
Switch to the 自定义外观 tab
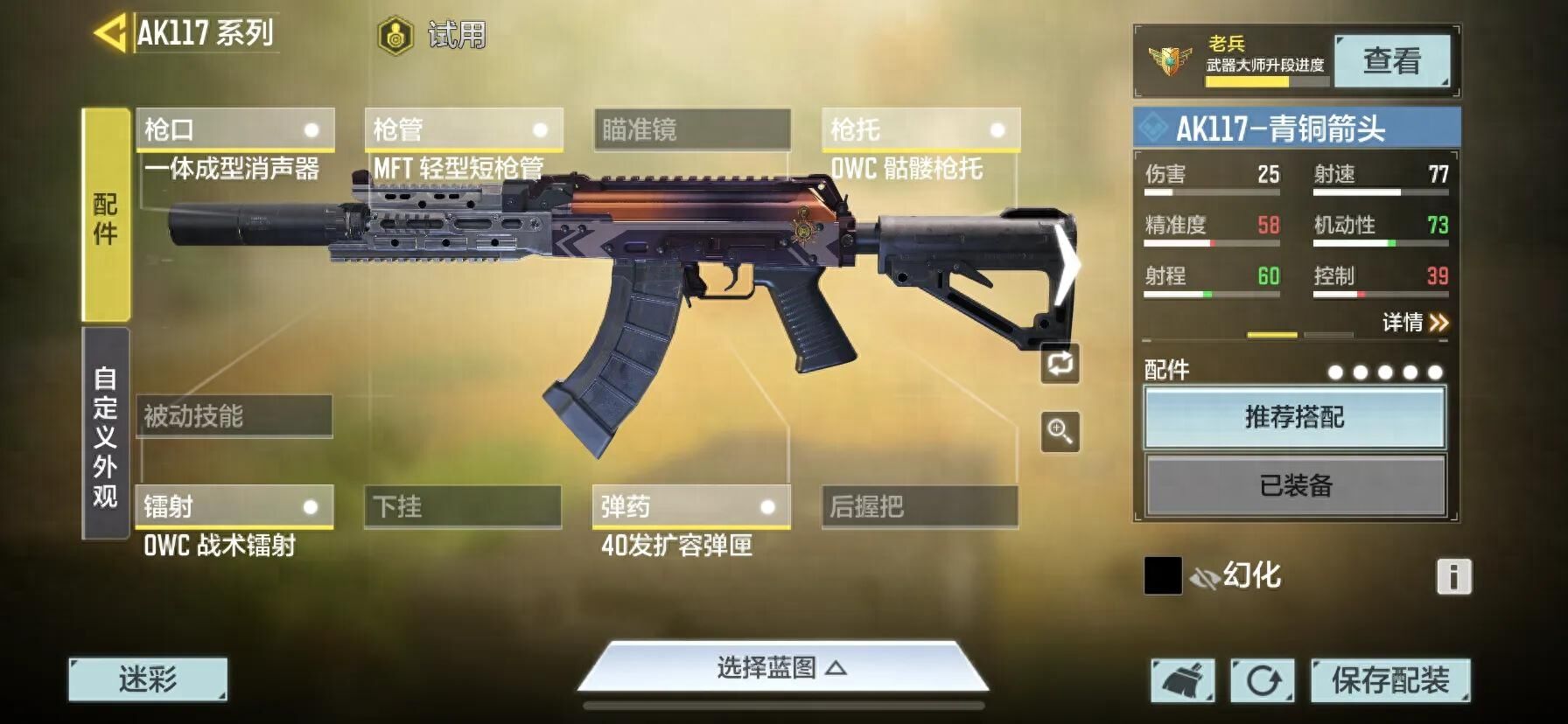[106, 435]
